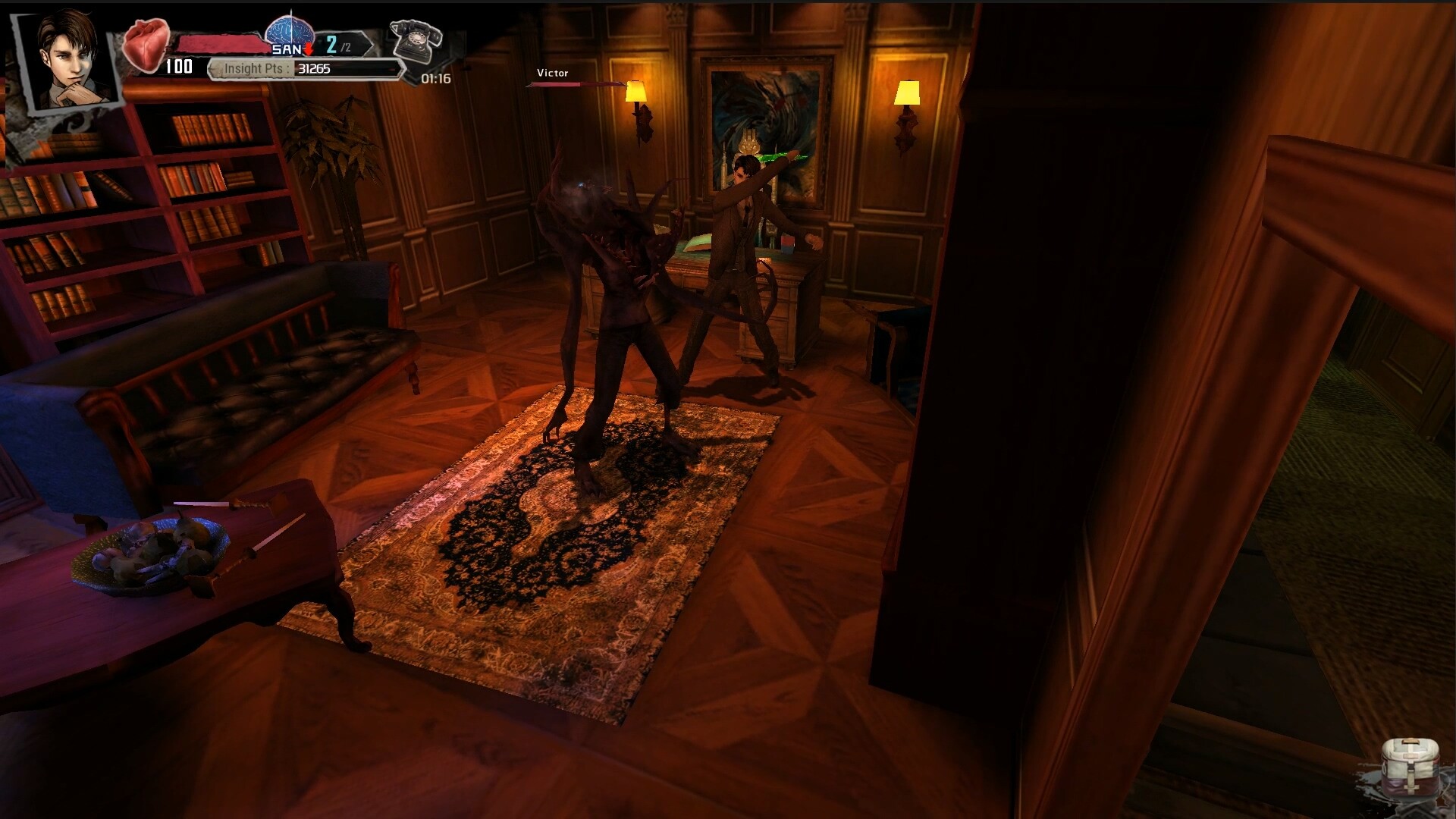Viewport: 1456px width, 819px height.
Task: Click the red health bar
Action: tap(220, 43)
